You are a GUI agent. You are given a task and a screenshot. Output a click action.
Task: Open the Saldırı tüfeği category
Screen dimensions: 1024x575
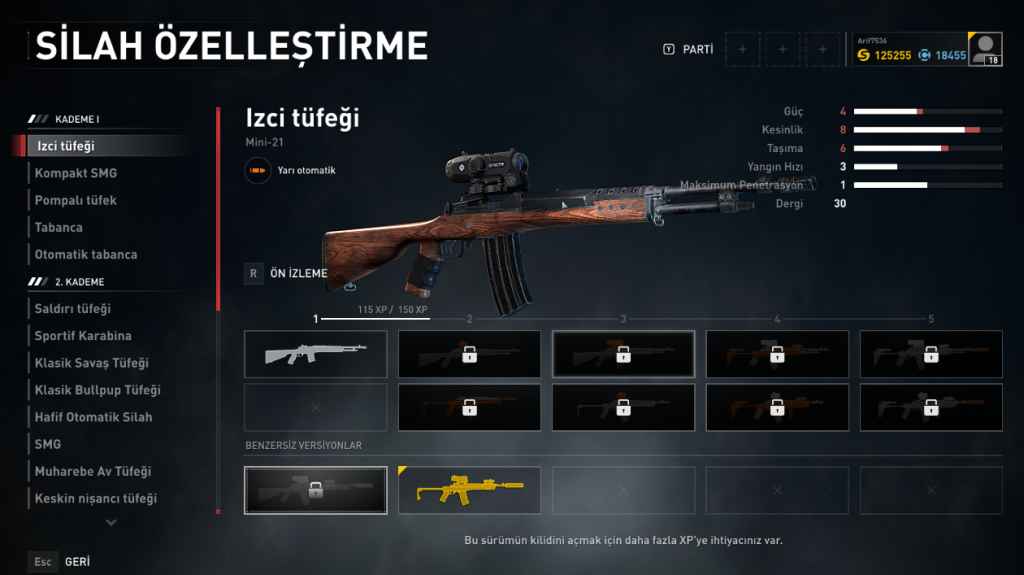pos(73,309)
